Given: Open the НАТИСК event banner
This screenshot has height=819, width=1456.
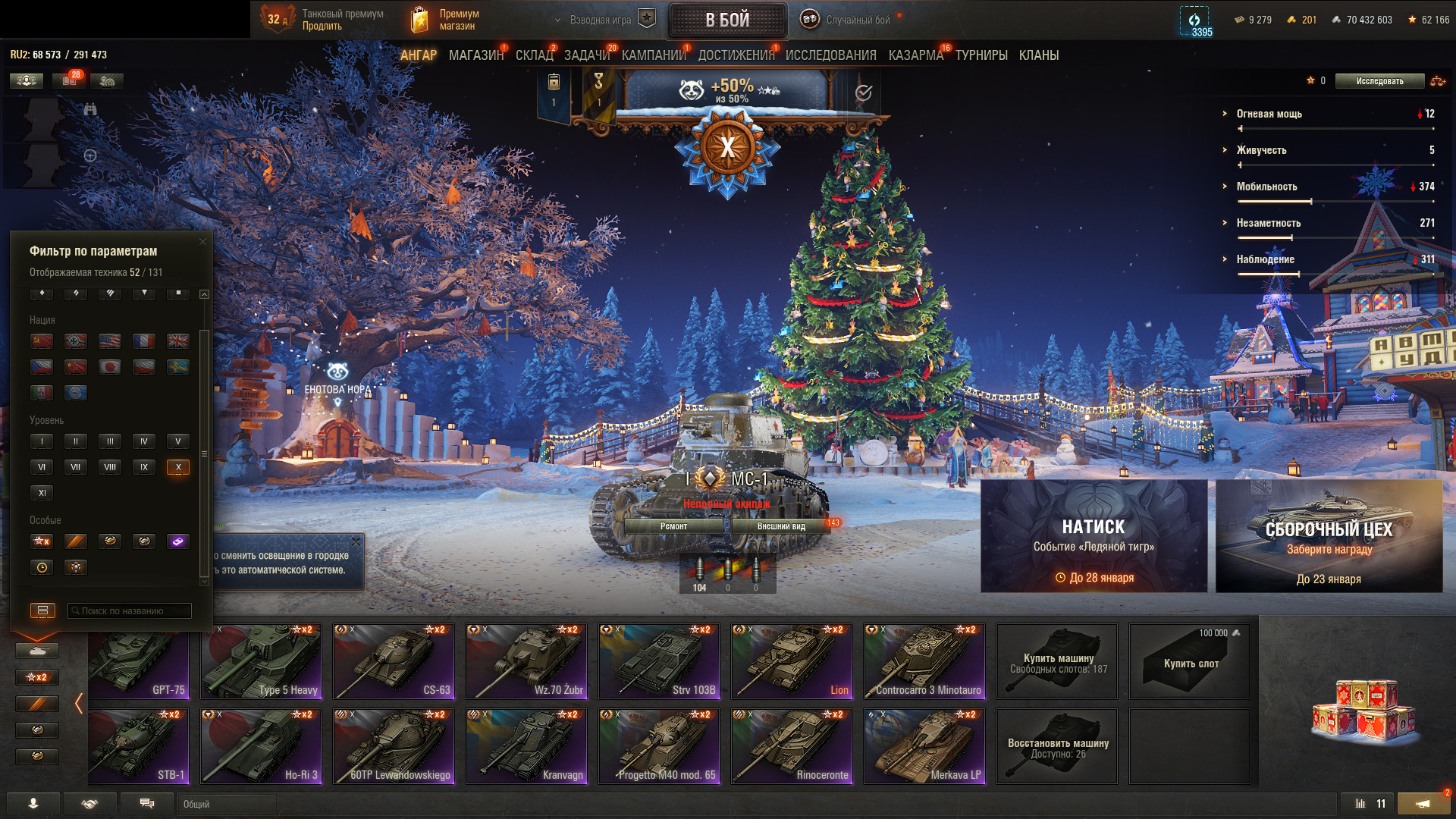Looking at the screenshot, I should [1094, 535].
